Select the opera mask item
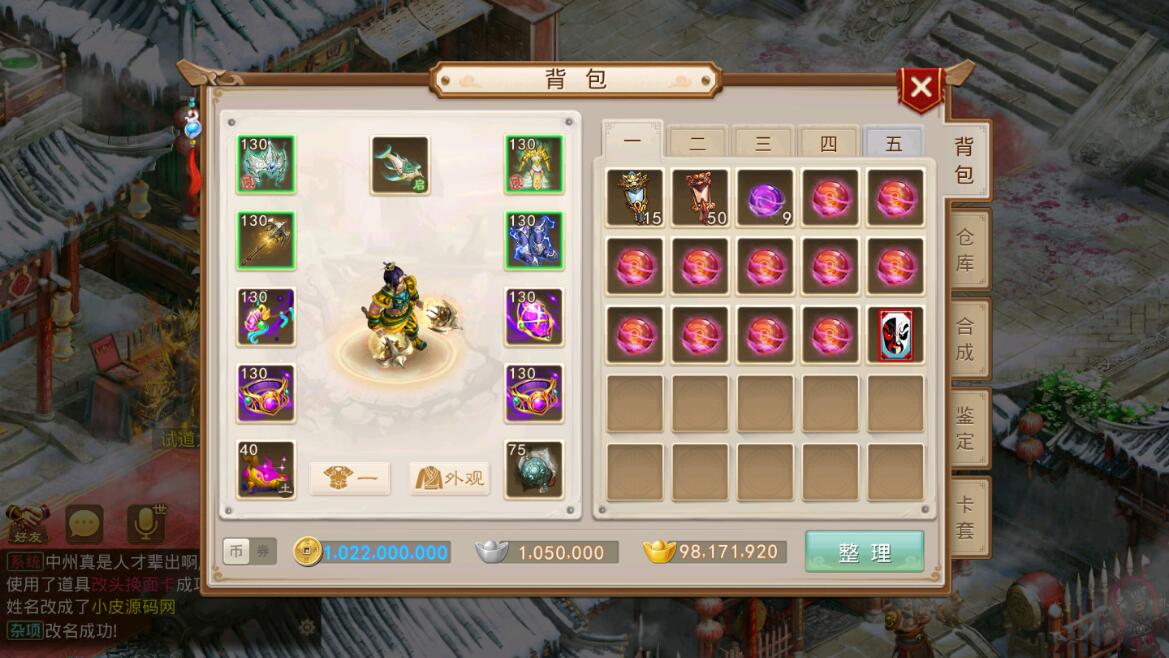 [x=895, y=335]
